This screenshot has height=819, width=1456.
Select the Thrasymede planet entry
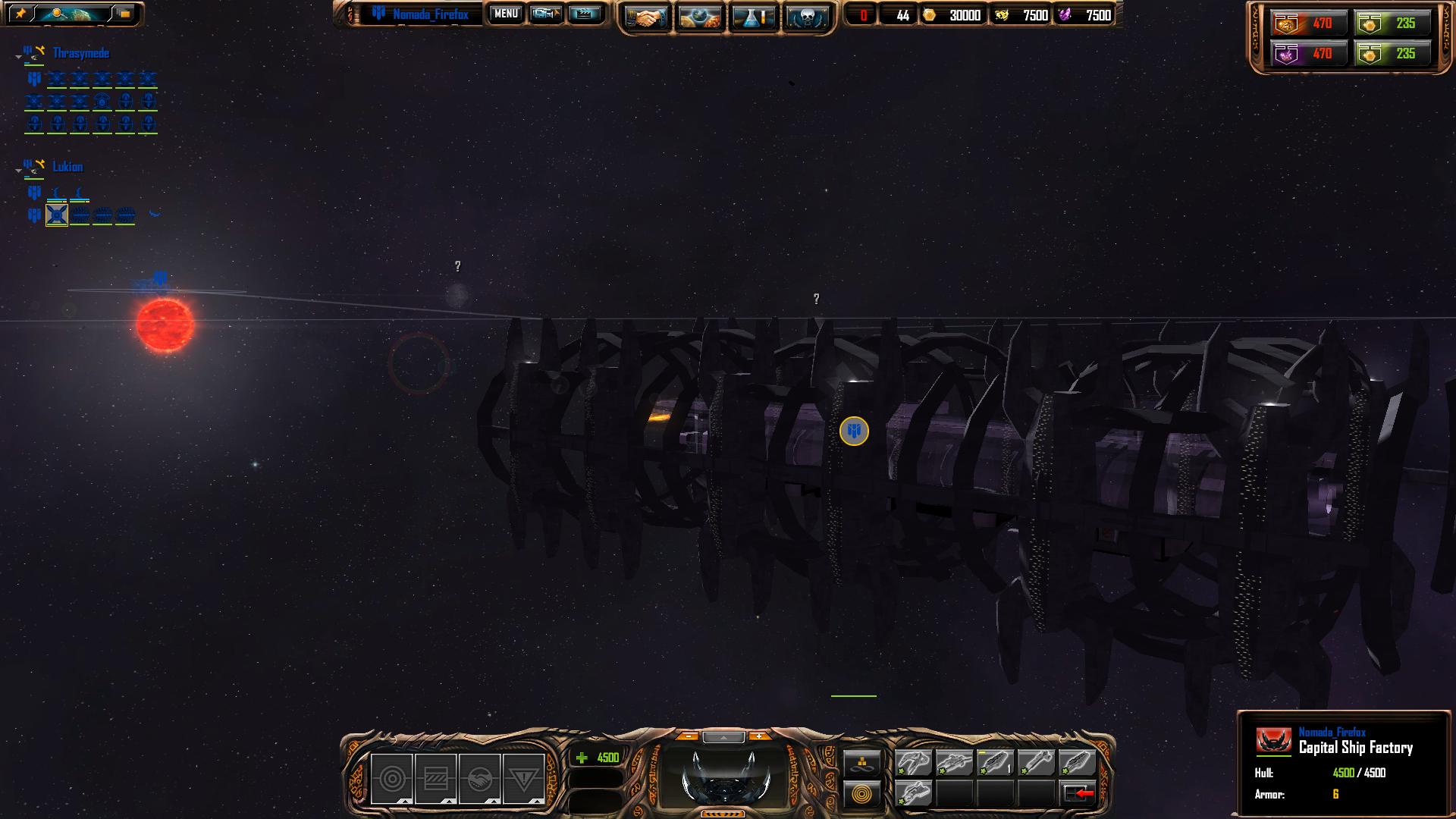80,53
